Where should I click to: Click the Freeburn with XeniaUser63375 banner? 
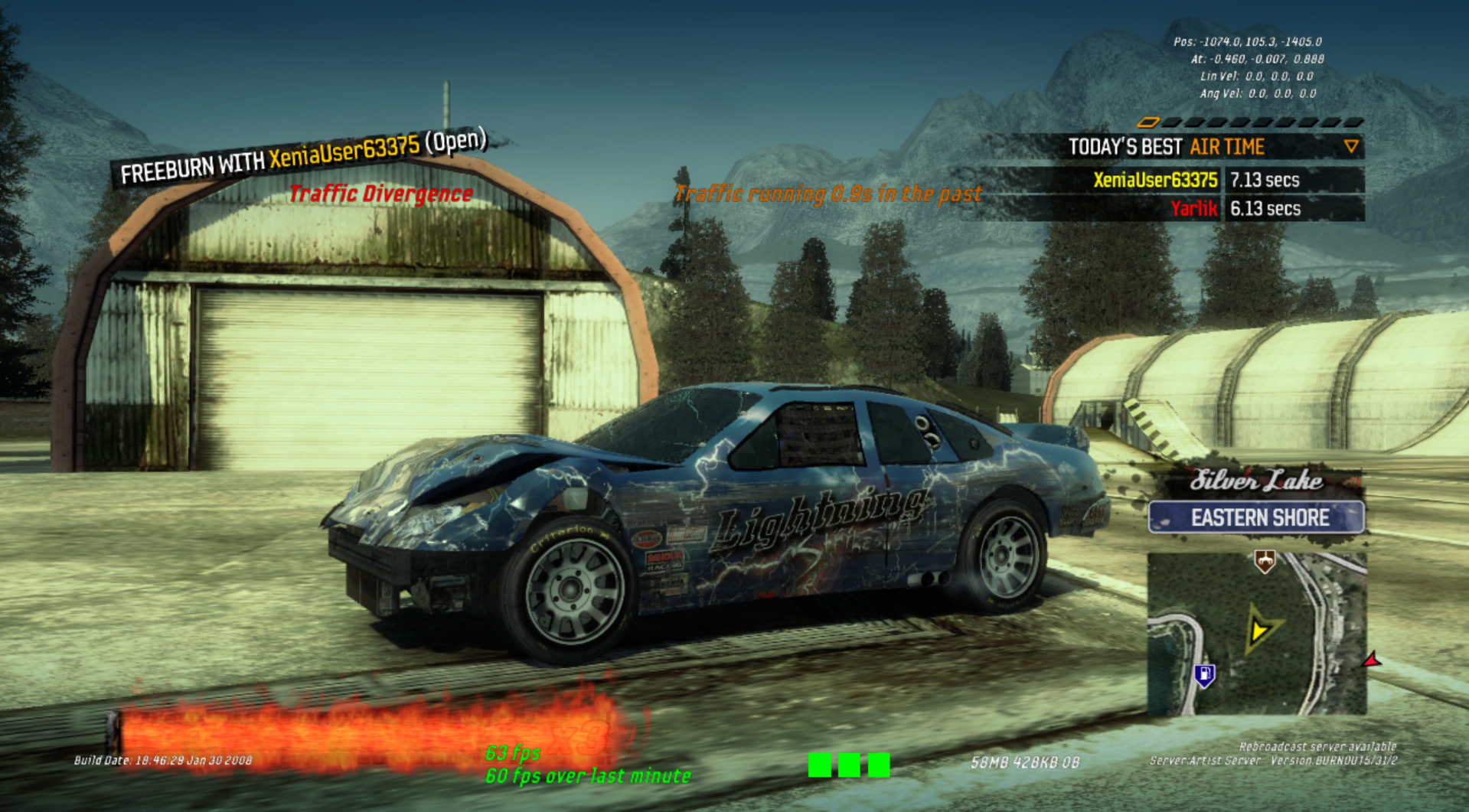click(303, 158)
